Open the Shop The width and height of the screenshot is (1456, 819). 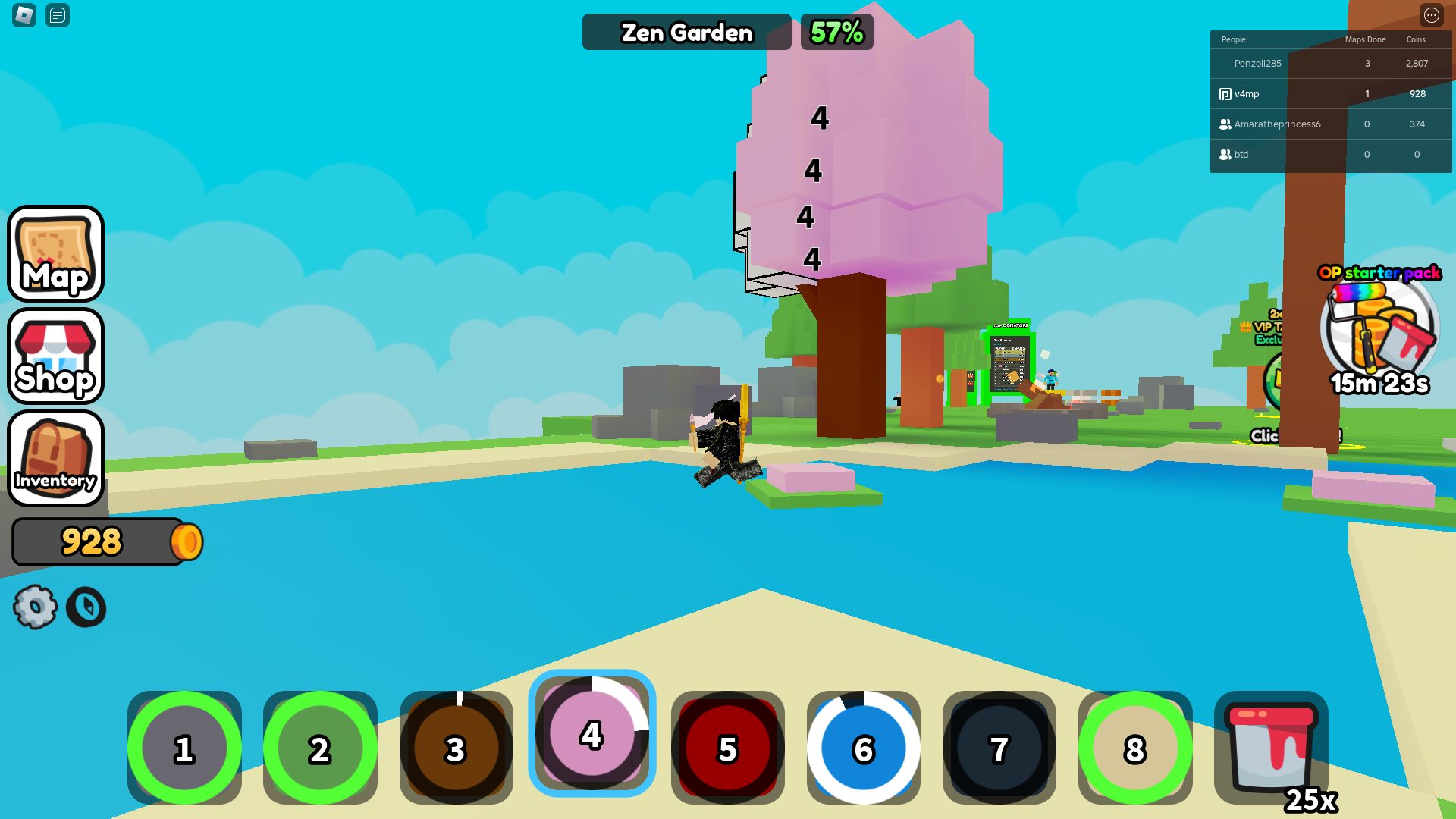55,356
